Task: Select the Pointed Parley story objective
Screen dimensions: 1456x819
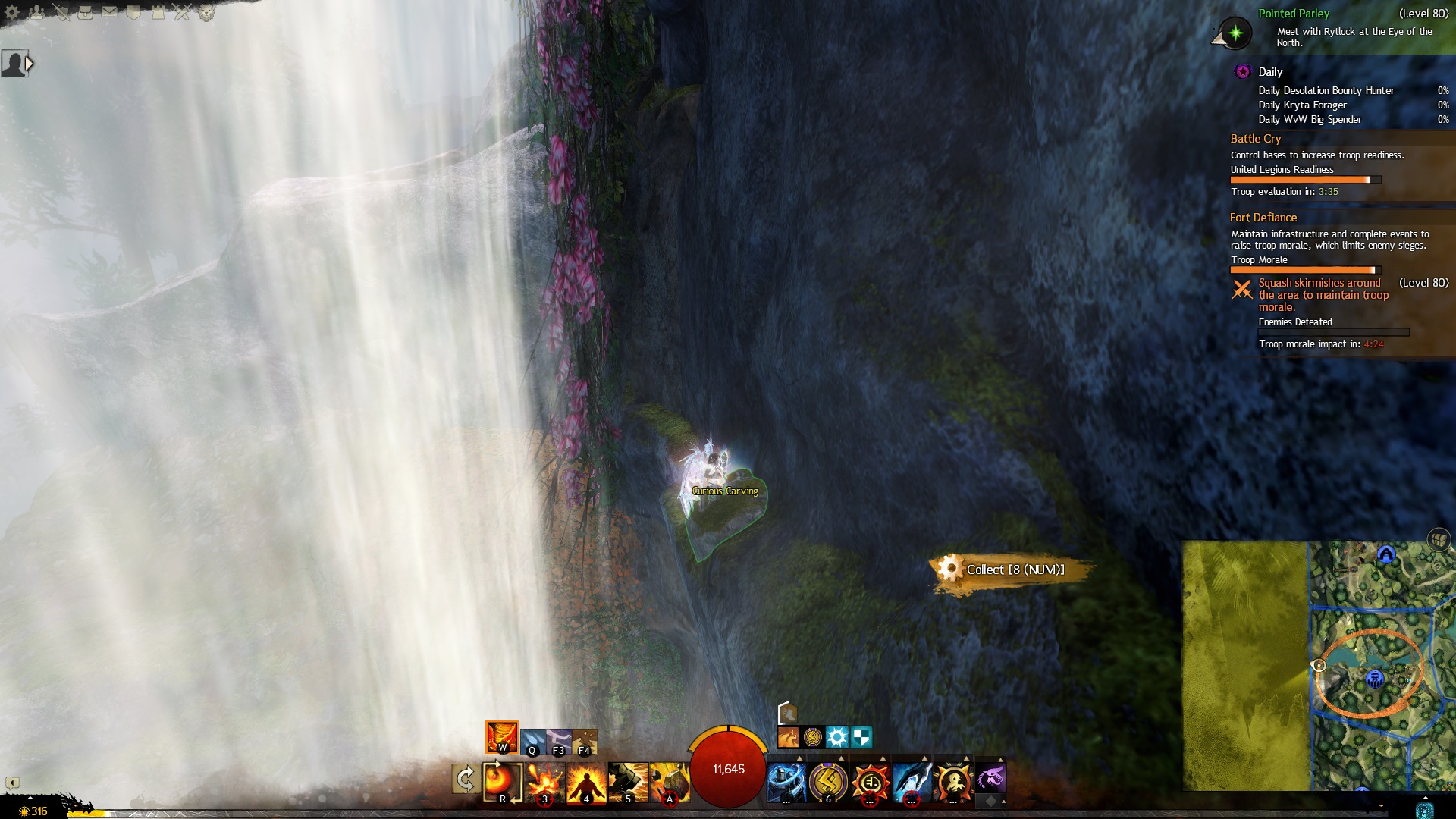Action: click(1294, 14)
